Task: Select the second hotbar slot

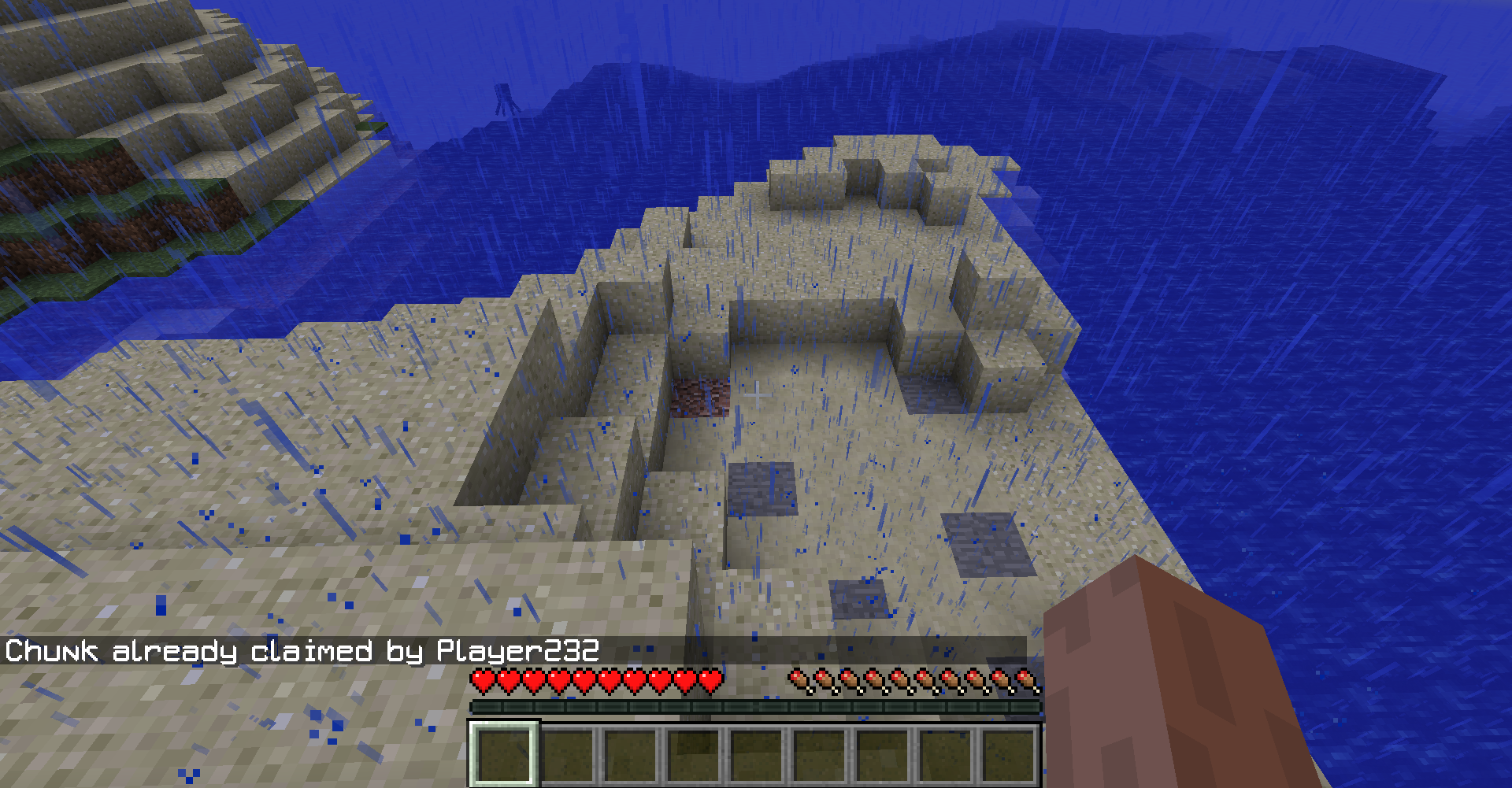Action: [569, 756]
